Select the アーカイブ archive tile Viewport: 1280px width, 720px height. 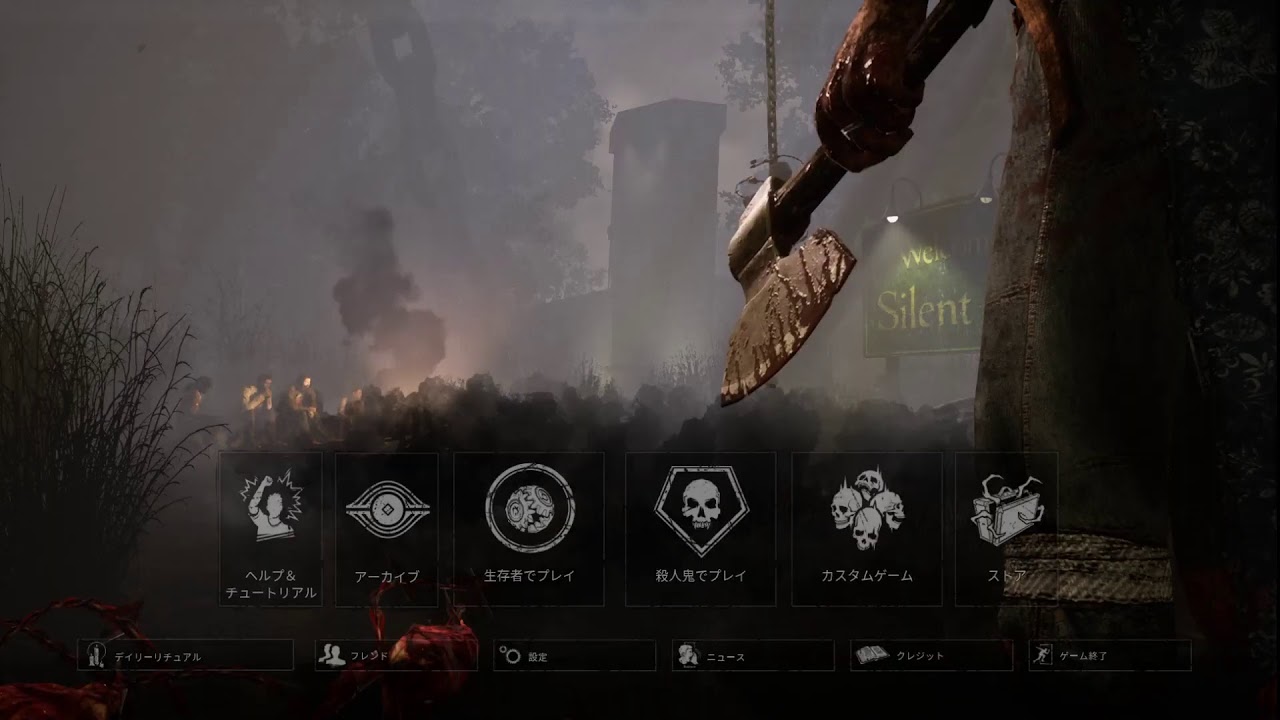(x=386, y=528)
